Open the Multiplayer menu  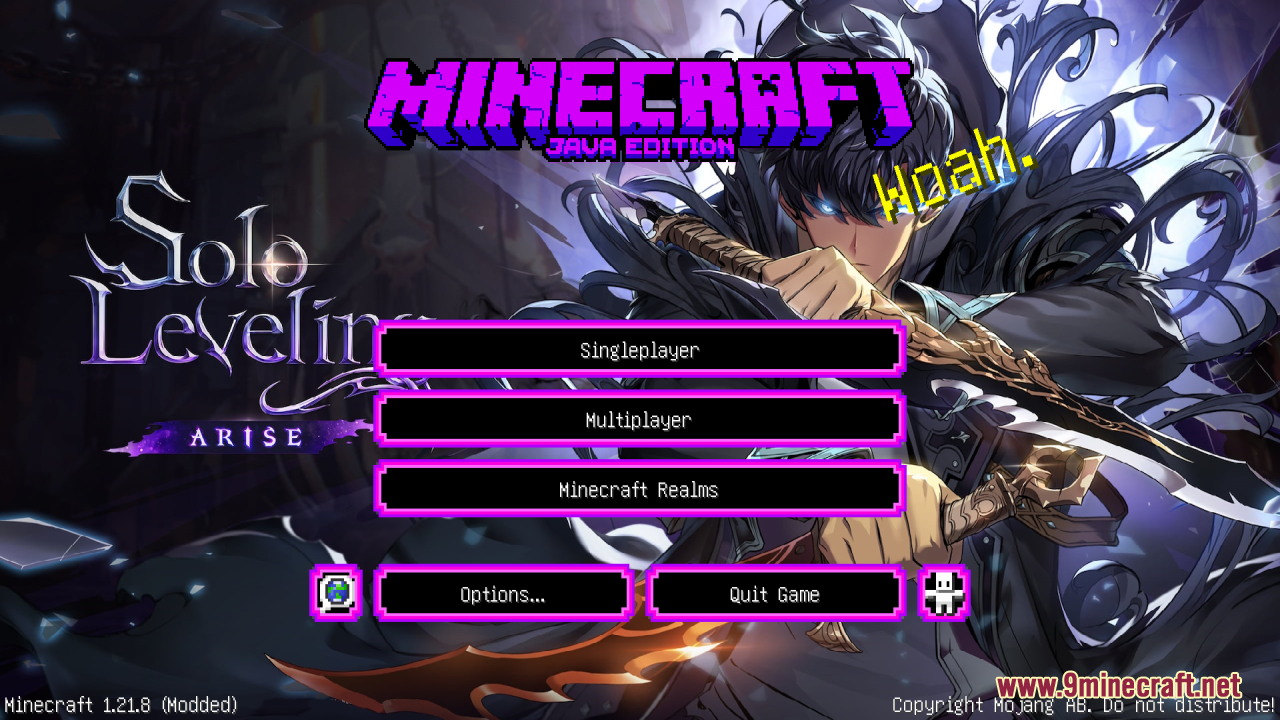pyautogui.click(x=638, y=420)
